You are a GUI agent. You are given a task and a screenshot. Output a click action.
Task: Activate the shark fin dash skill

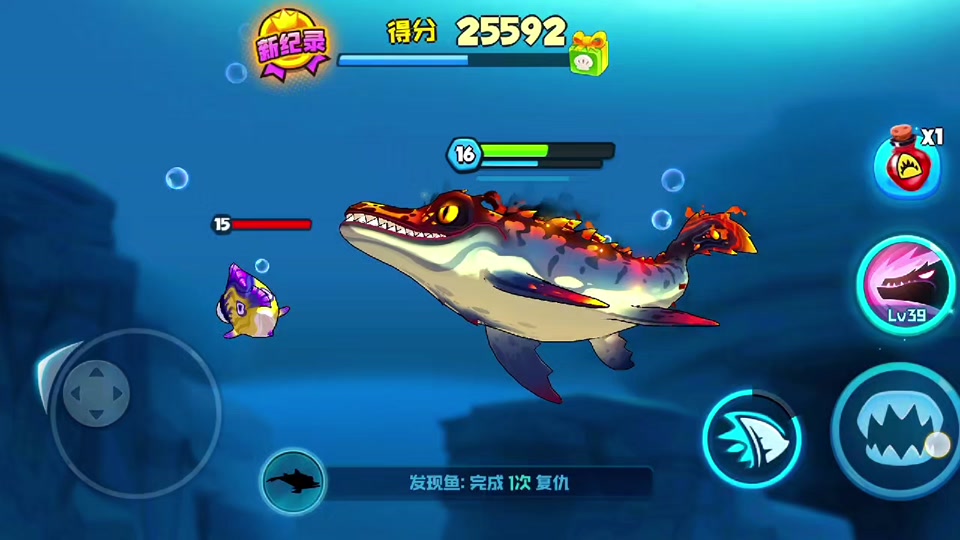(x=751, y=438)
